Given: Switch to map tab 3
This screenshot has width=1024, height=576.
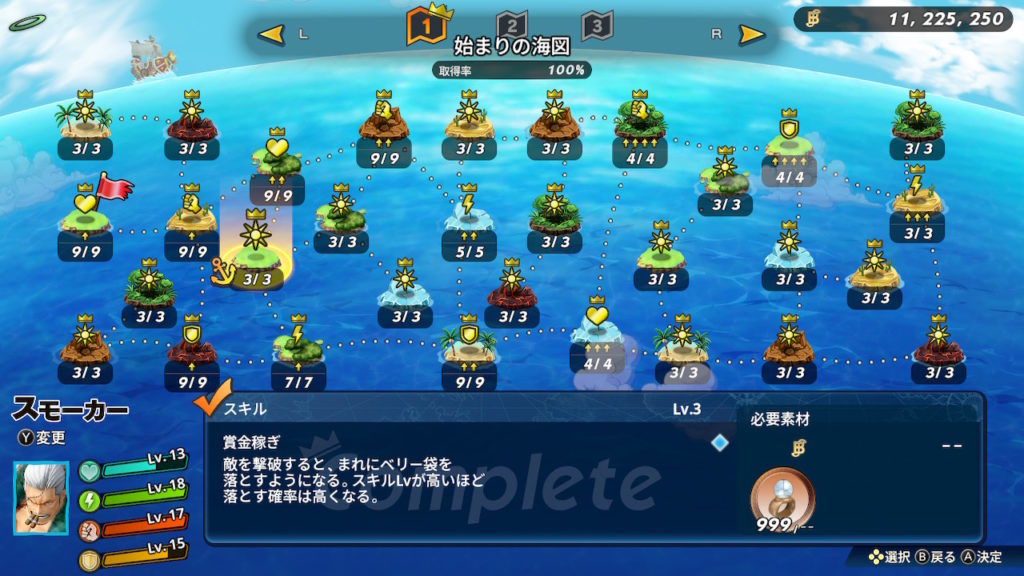Looking at the screenshot, I should (597, 26).
